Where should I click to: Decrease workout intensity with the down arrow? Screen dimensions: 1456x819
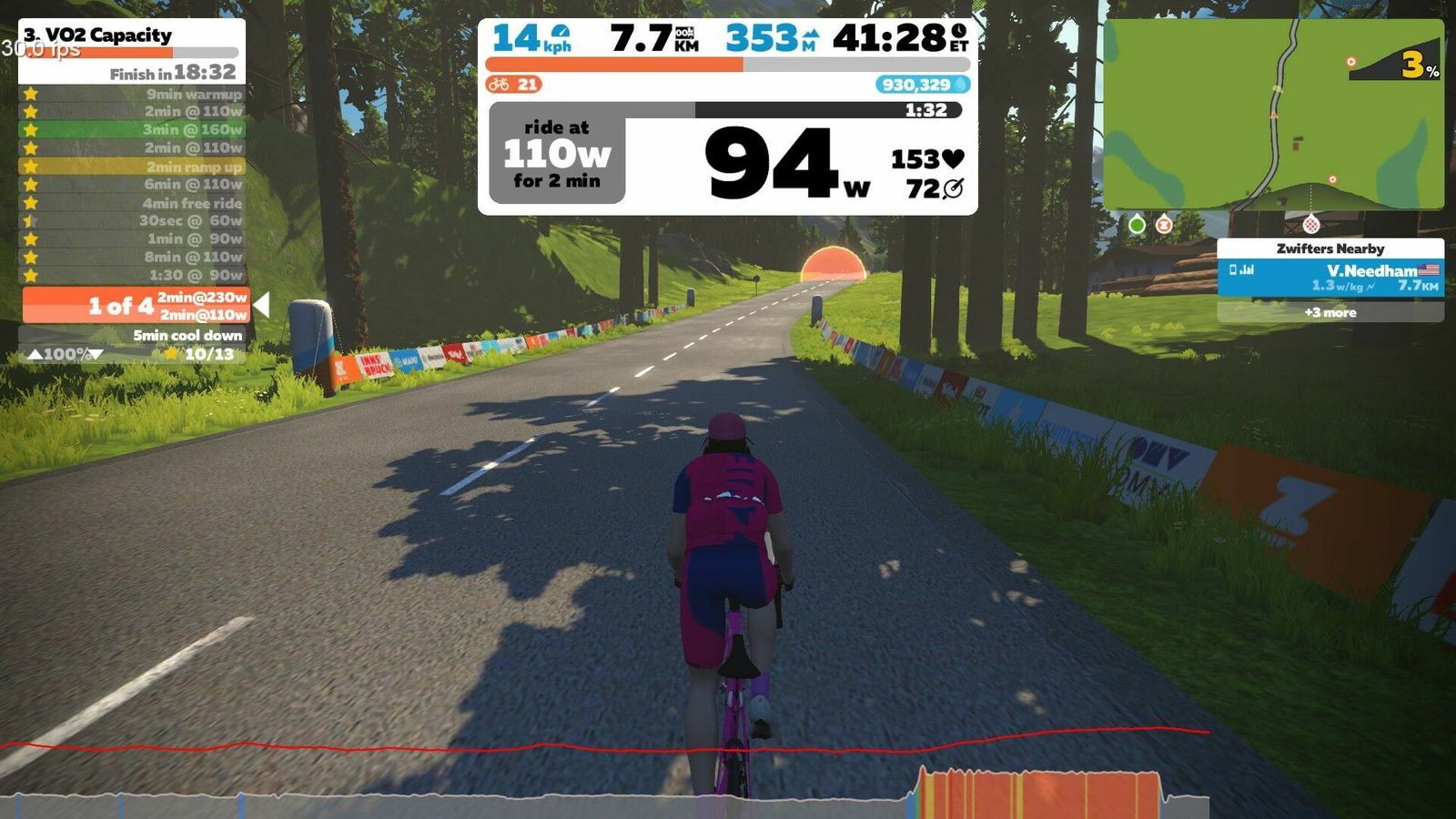(96, 354)
